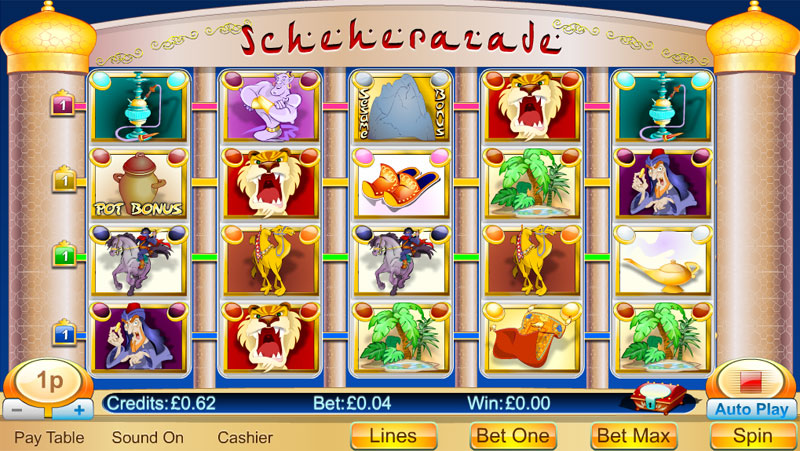This screenshot has height=451, width=800.
Task: Open the red treasure chest icon
Action: pos(655,400)
